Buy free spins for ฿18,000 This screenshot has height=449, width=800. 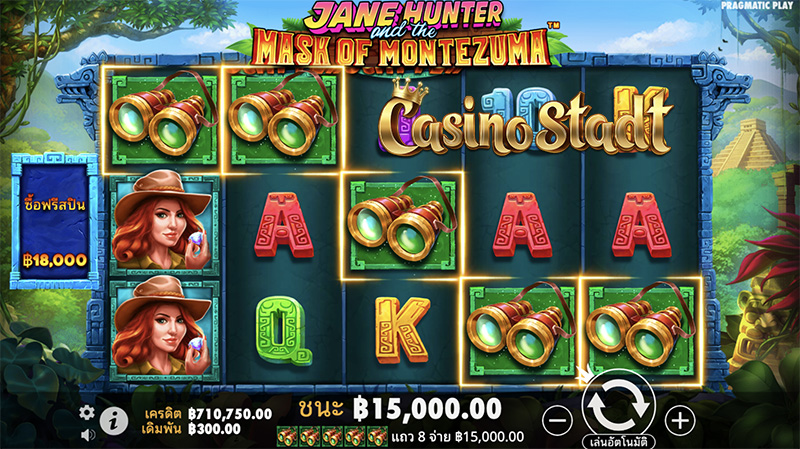[x=56, y=222]
